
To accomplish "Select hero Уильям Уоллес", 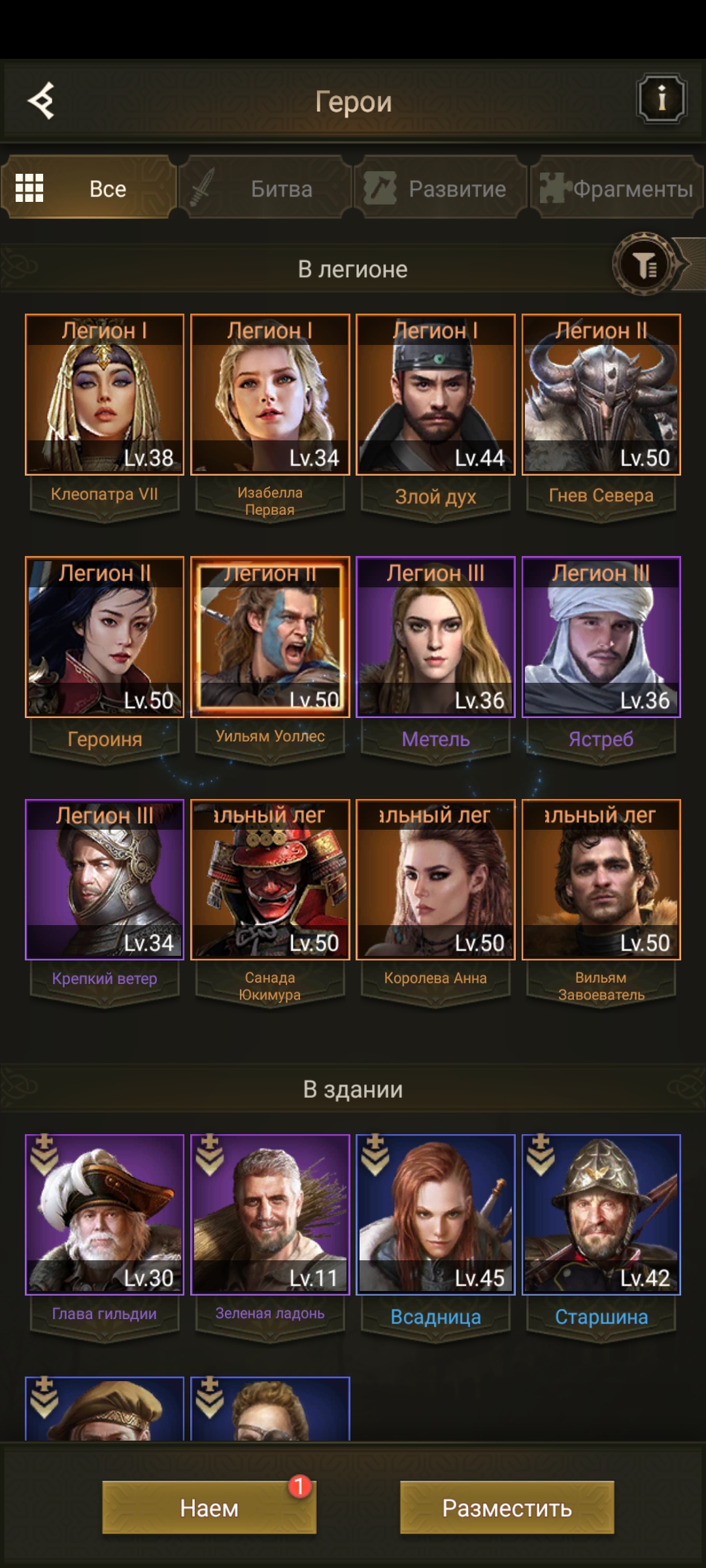I will coord(270,637).
